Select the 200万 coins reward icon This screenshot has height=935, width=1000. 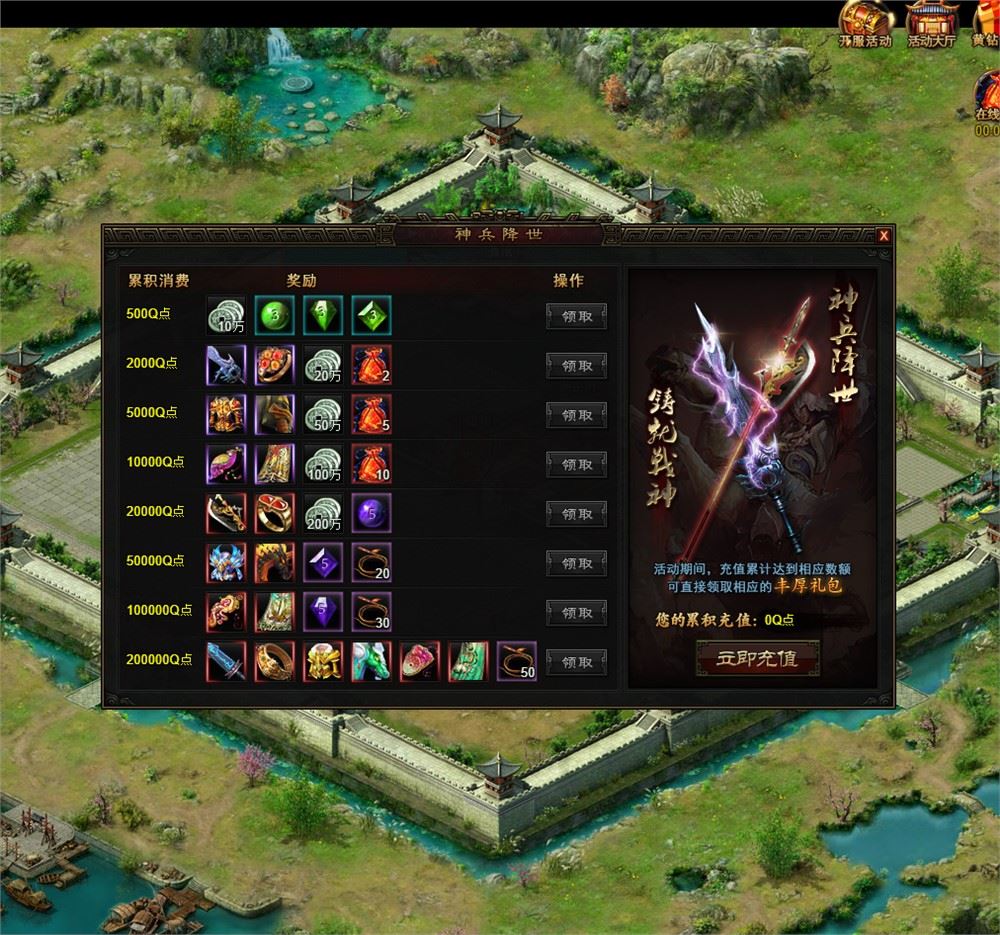click(x=323, y=513)
